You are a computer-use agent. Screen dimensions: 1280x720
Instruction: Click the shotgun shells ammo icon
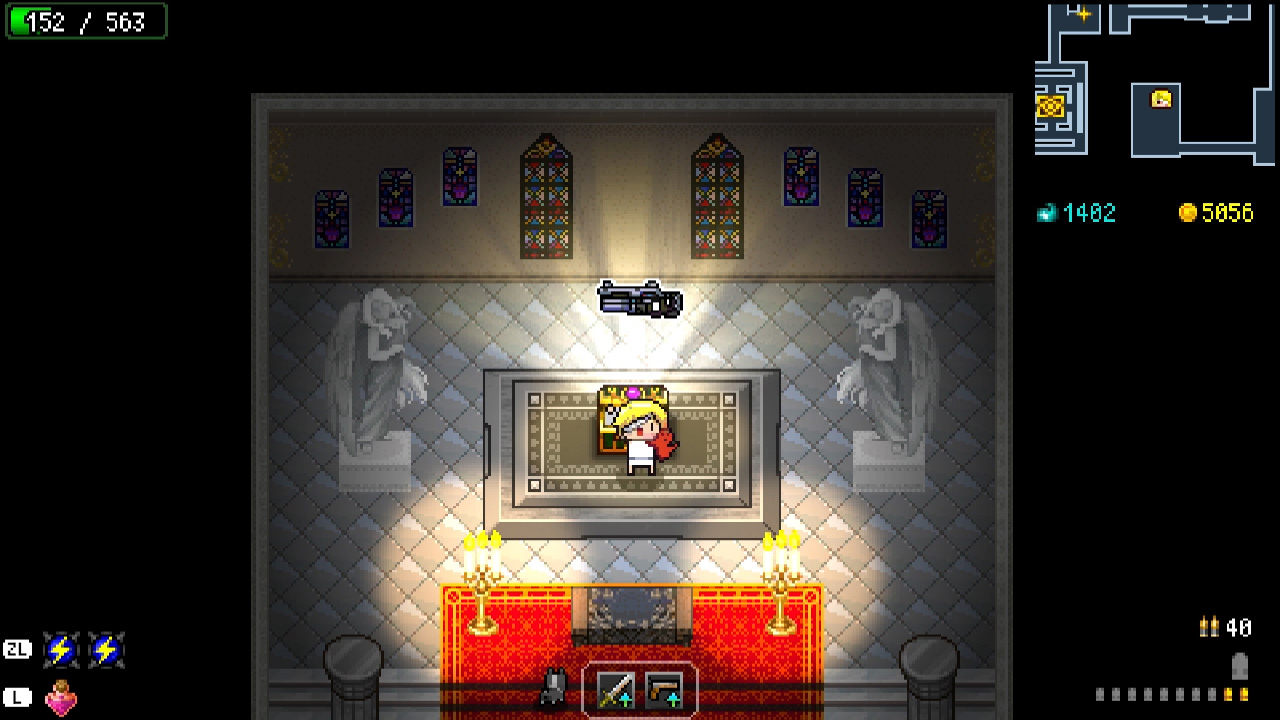coord(1210,626)
